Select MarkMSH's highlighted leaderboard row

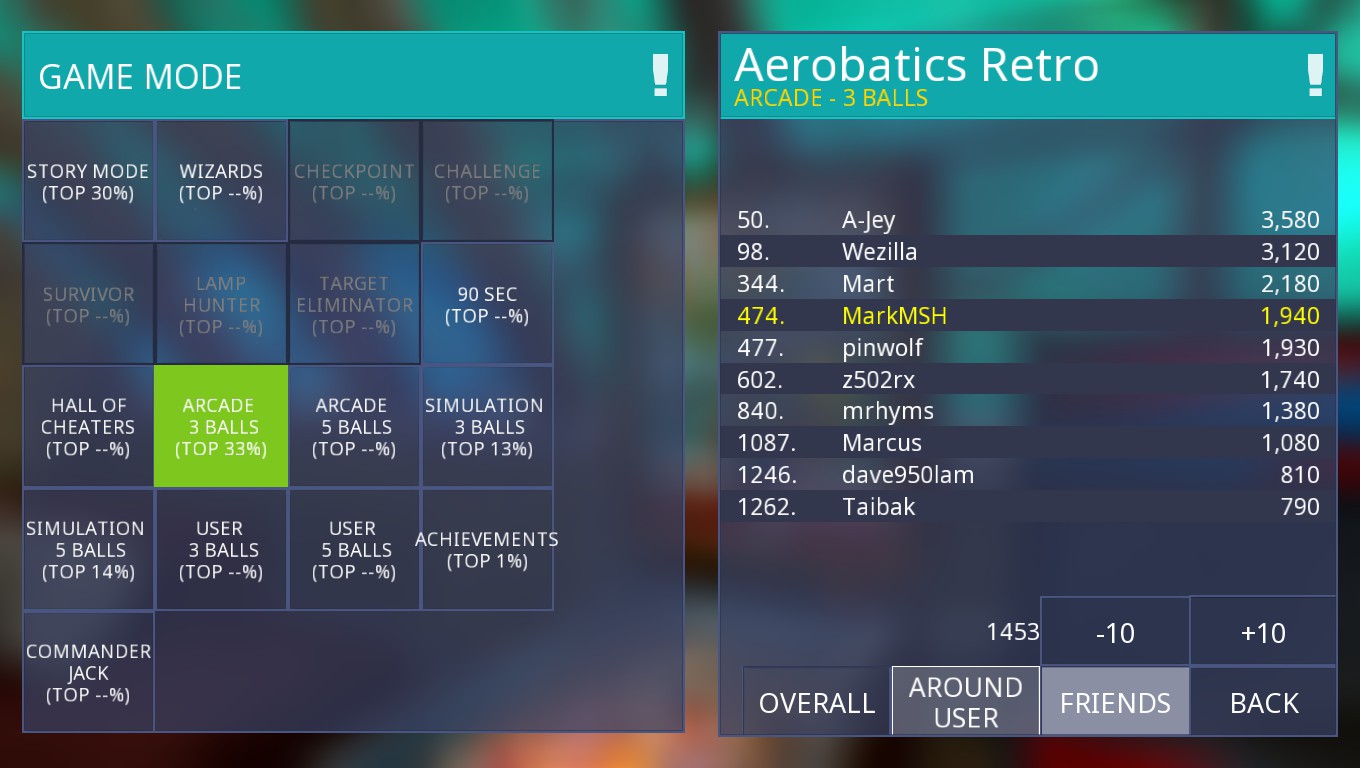click(x=1028, y=316)
